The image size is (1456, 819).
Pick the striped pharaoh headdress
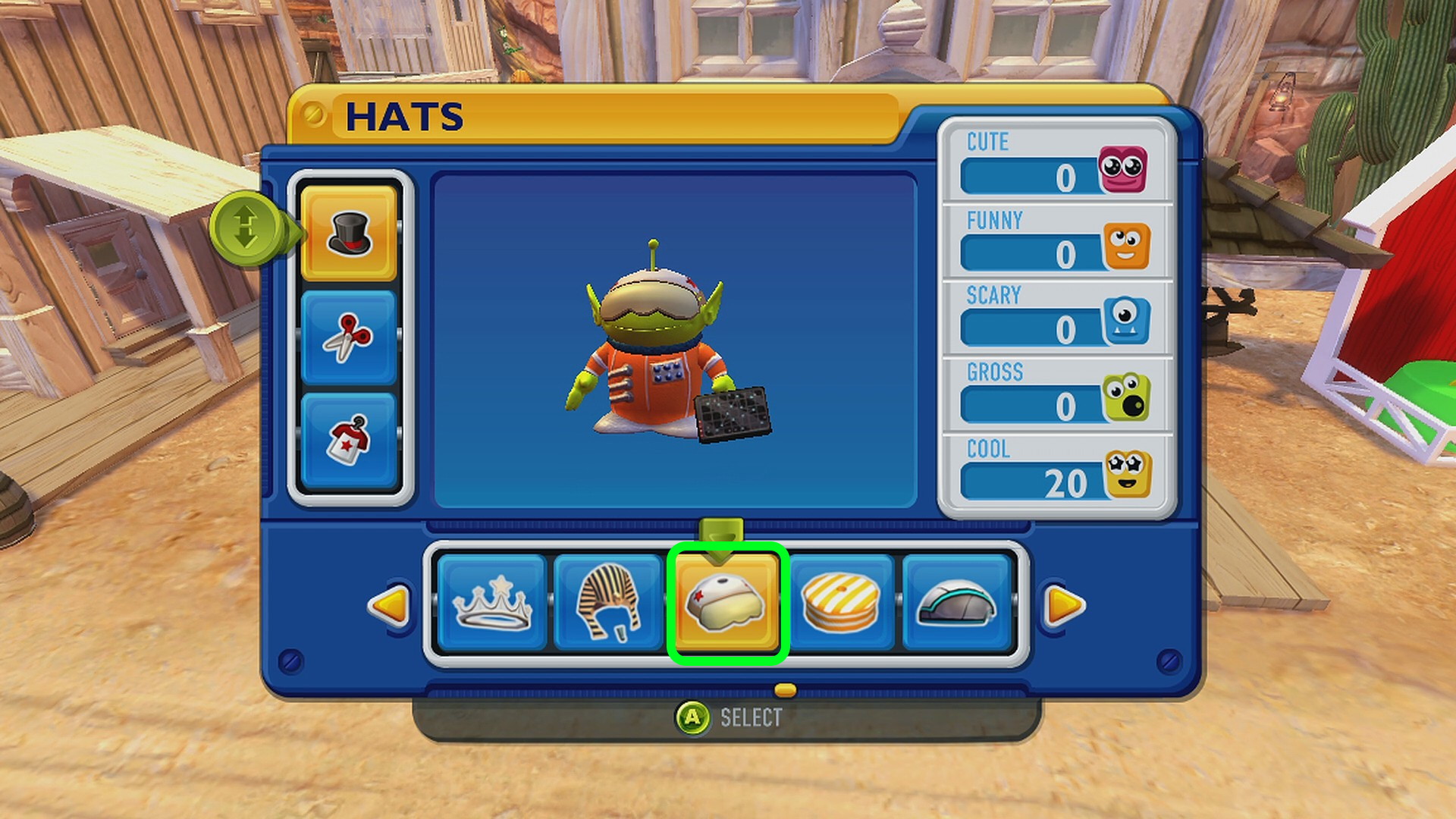click(608, 604)
